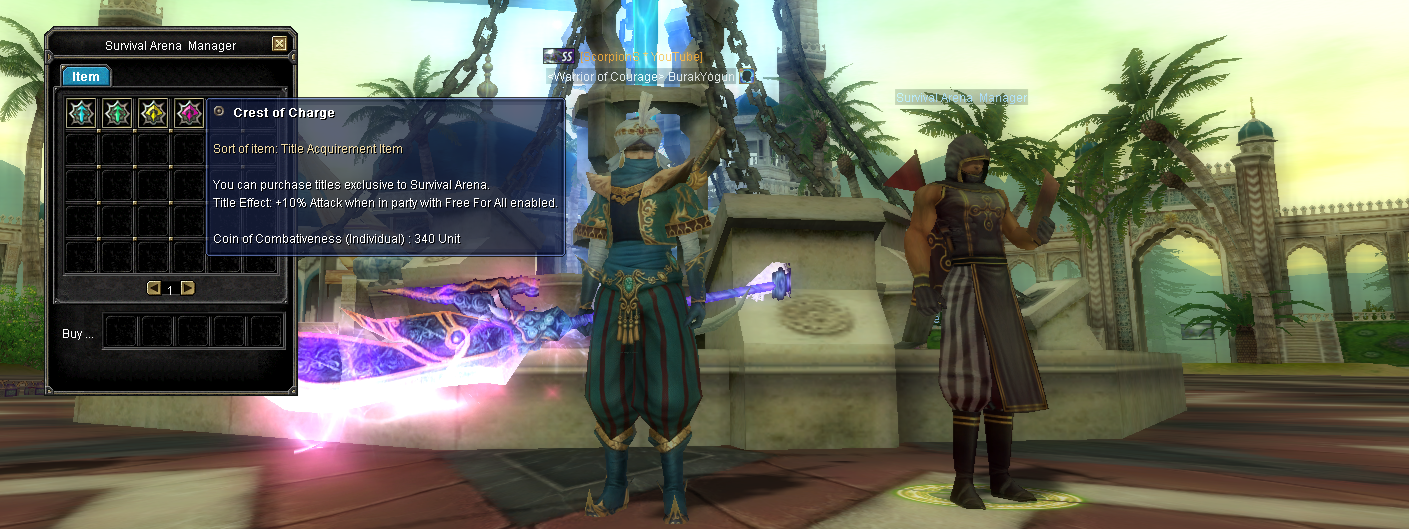This screenshot has height=529, width=1409.
Task: Go to the next shop page
Action: (187, 288)
